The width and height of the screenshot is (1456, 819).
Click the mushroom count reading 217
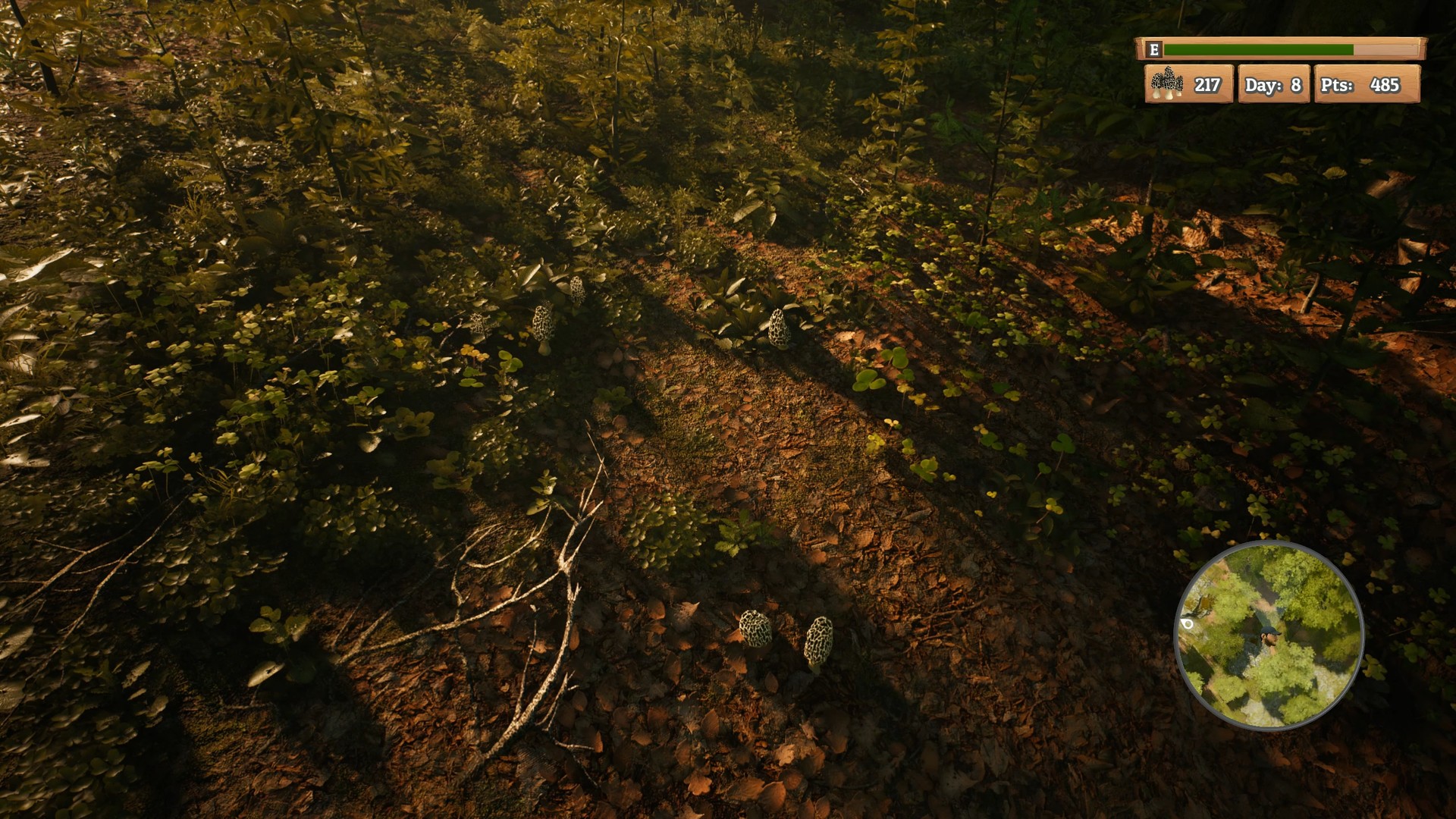(1207, 83)
